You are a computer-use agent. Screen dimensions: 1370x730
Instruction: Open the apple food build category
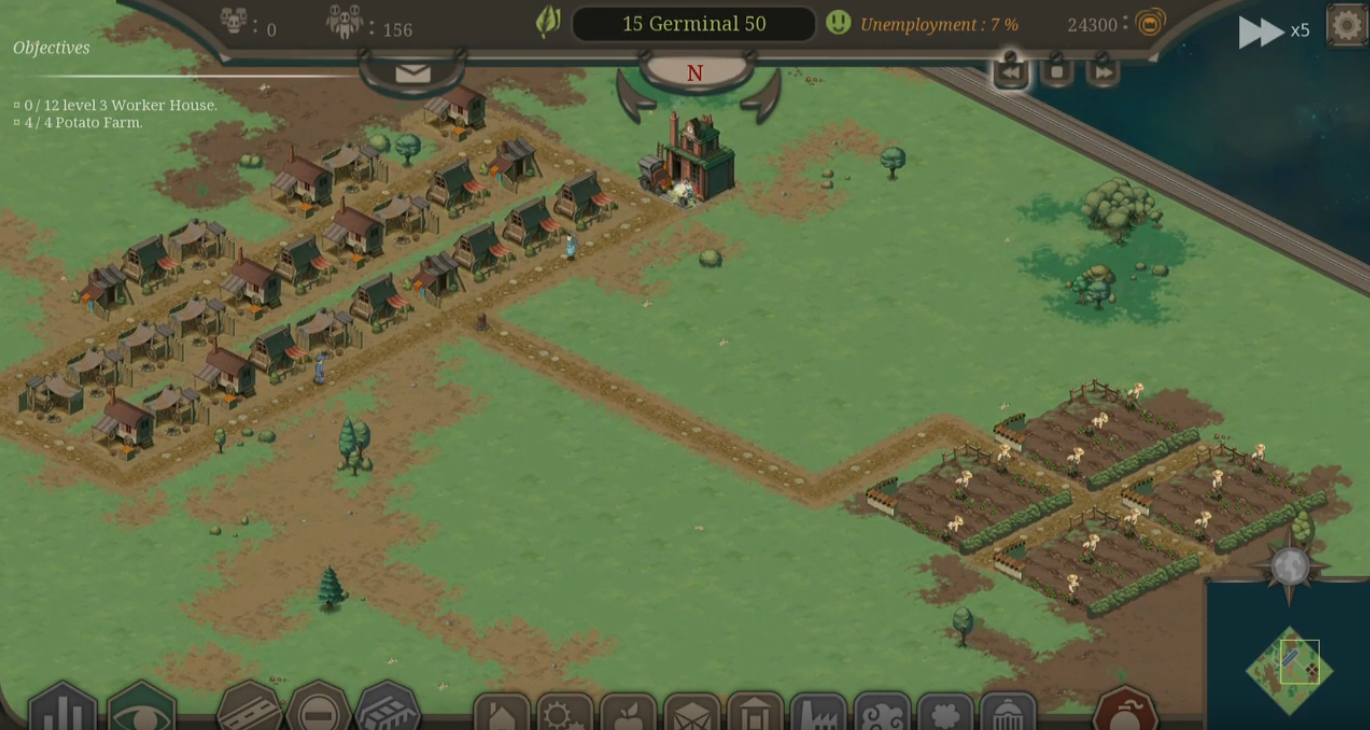[x=628, y=714]
